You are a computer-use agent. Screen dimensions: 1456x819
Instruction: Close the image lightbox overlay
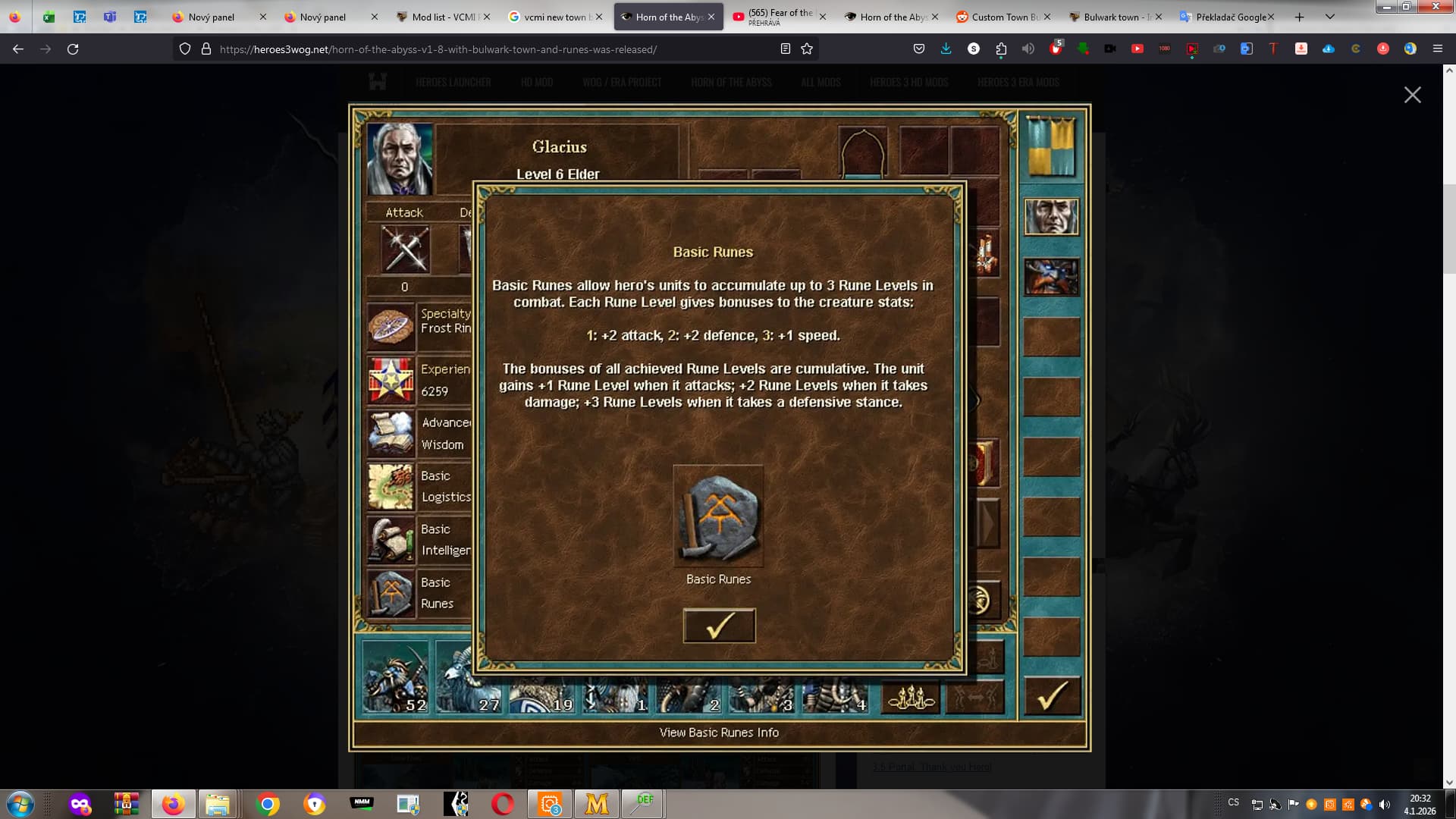tap(1412, 95)
